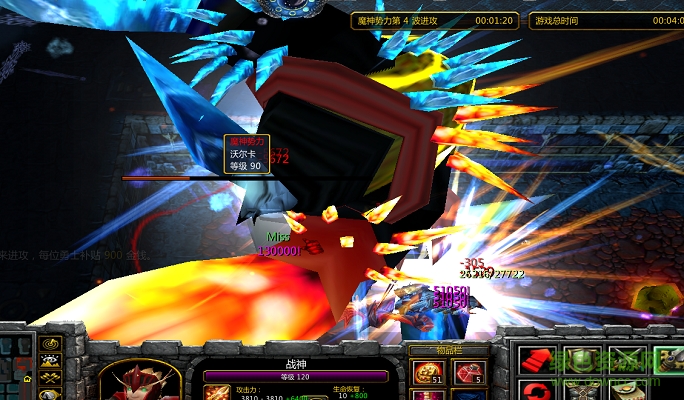The height and width of the screenshot is (400, 684).
Task: Activate the minimap signal ping button
Action: [52, 345]
